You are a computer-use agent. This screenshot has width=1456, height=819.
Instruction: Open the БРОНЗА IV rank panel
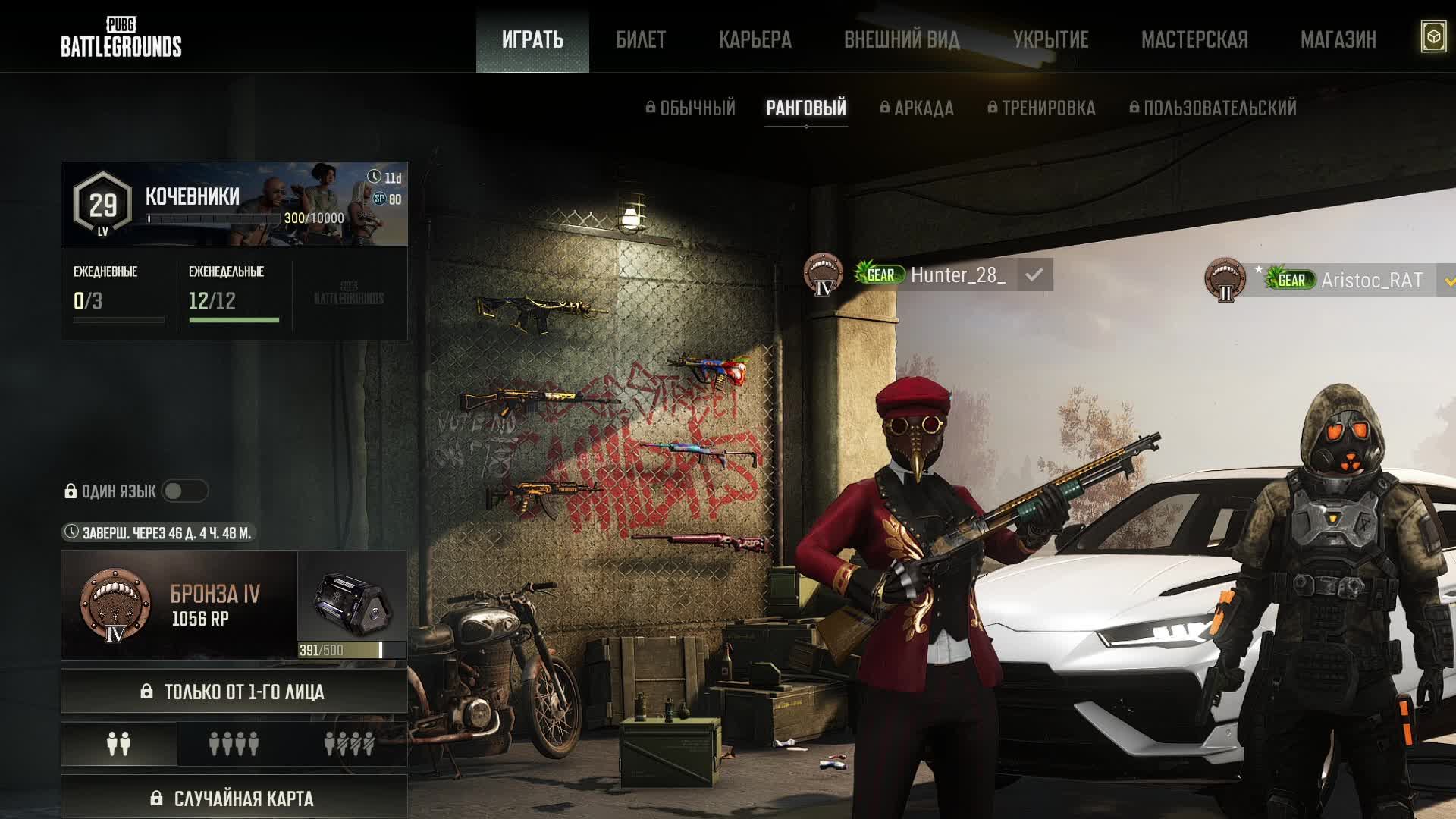click(x=179, y=605)
